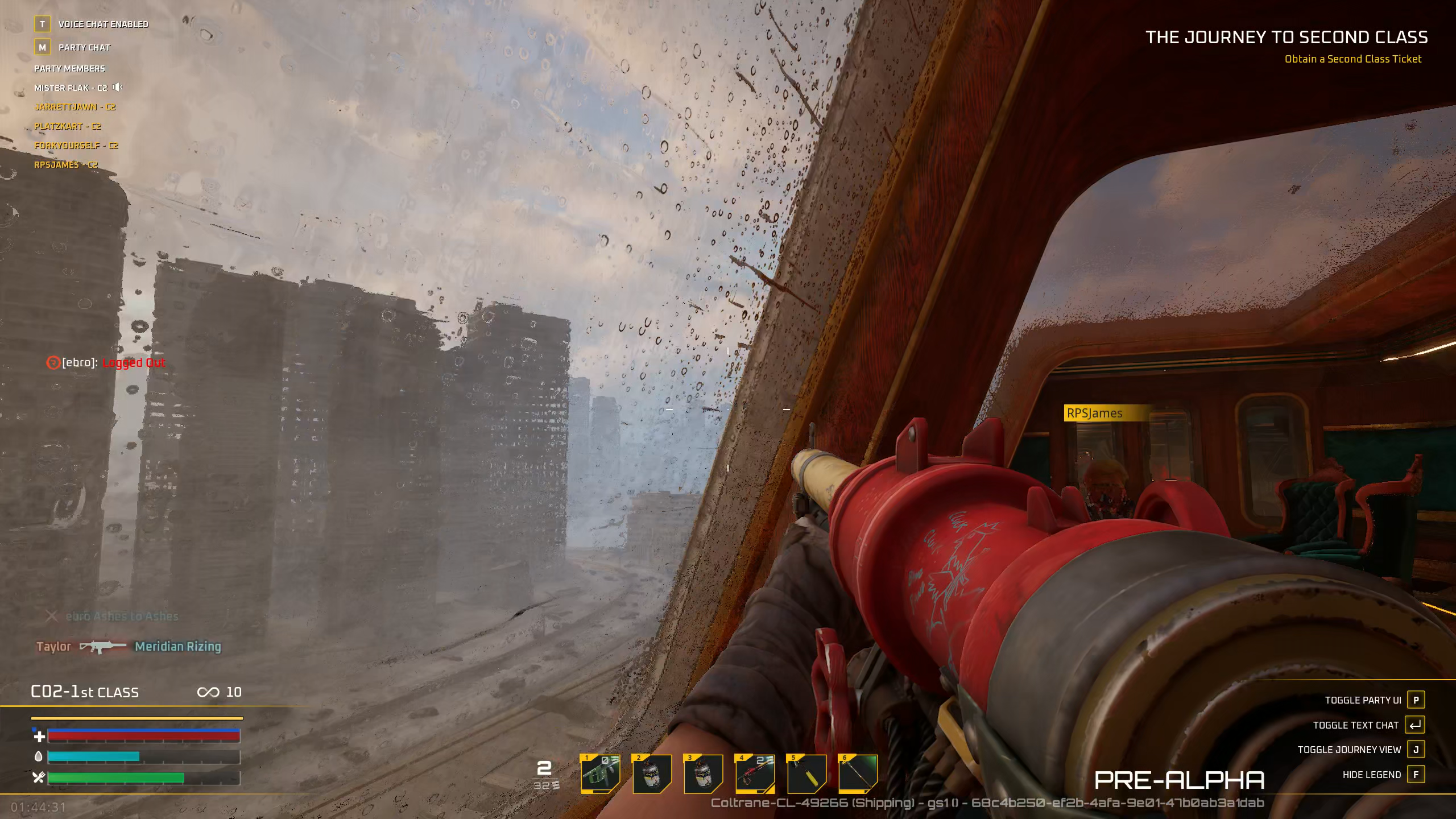Toggle party chat with the M keybind box
The width and height of the screenshot is (1456, 819).
coord(42,47)
